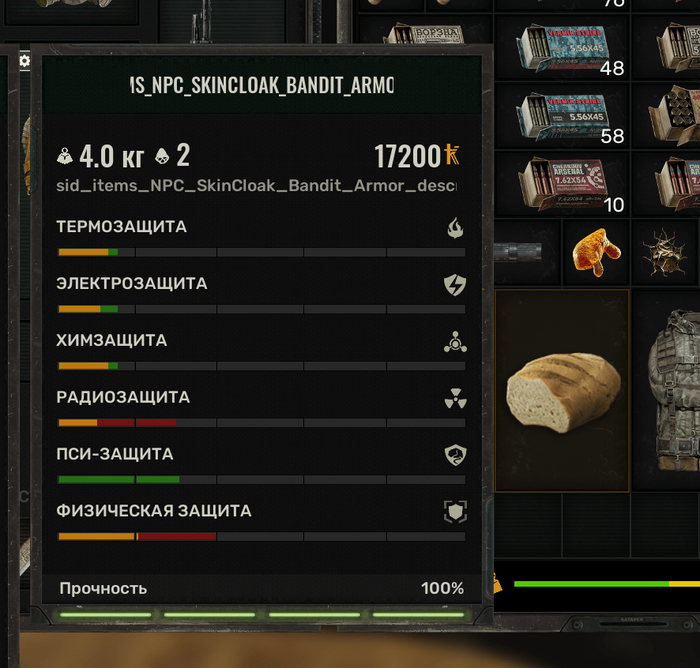The width and height of the screenshot is (700, 668).
Task: Open the gear settings icon beside the tooltip
Action: (x=24, y=61)
